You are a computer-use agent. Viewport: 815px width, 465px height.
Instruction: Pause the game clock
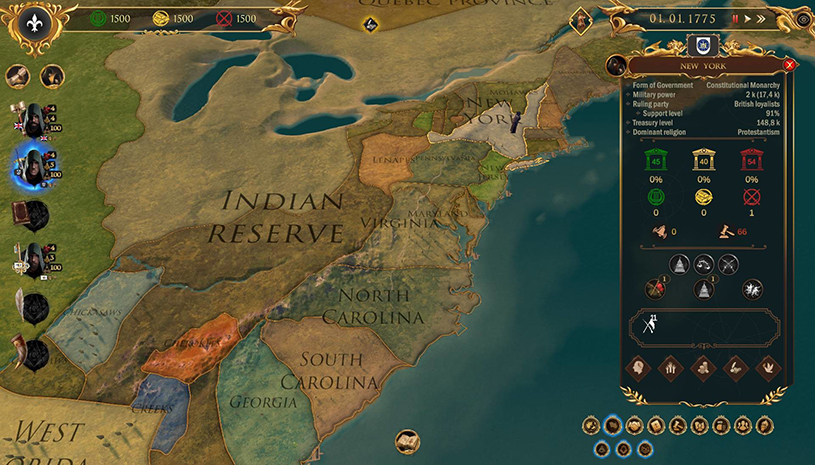point(736,18)
